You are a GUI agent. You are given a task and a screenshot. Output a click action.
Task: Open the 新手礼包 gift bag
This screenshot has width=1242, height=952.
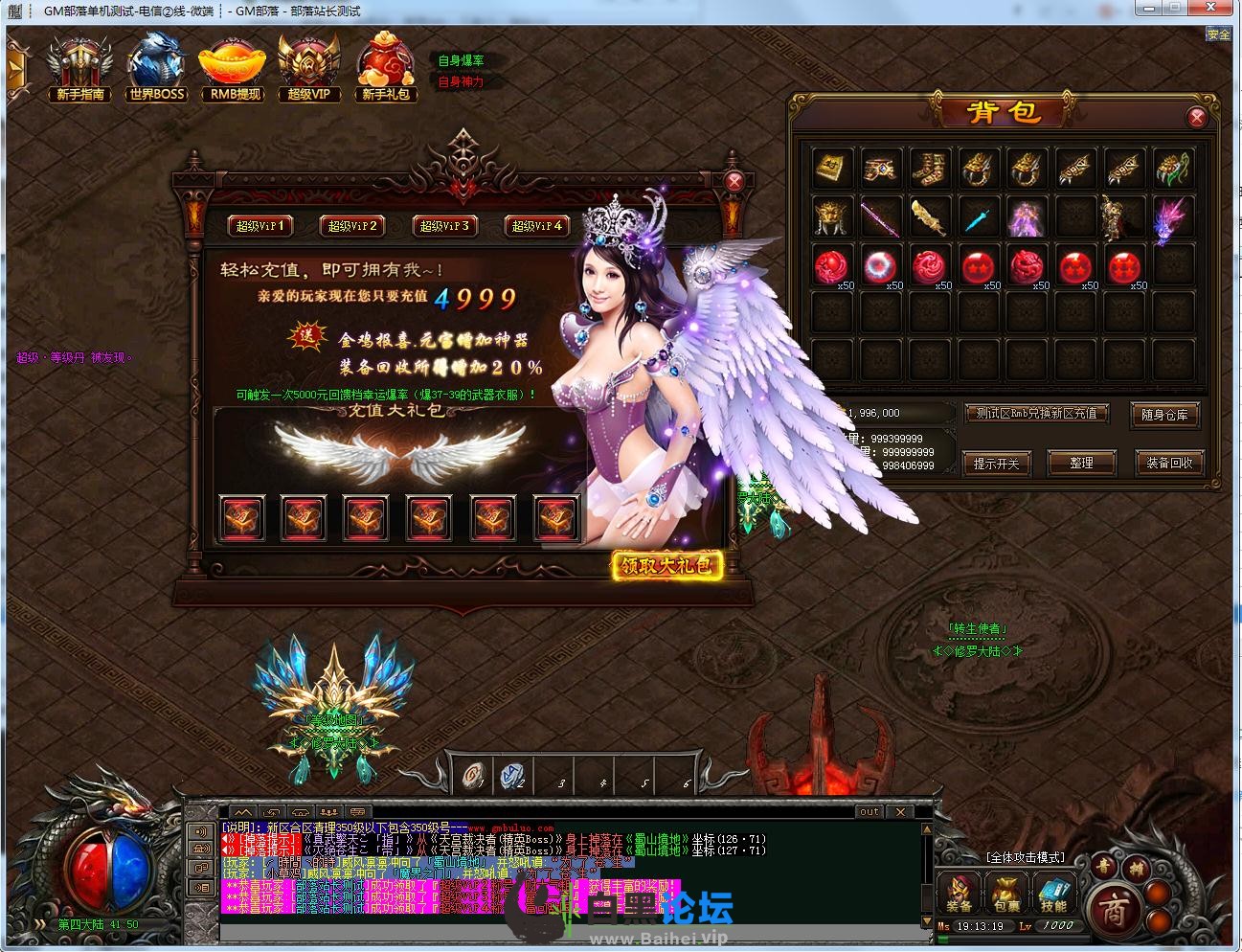385,67
